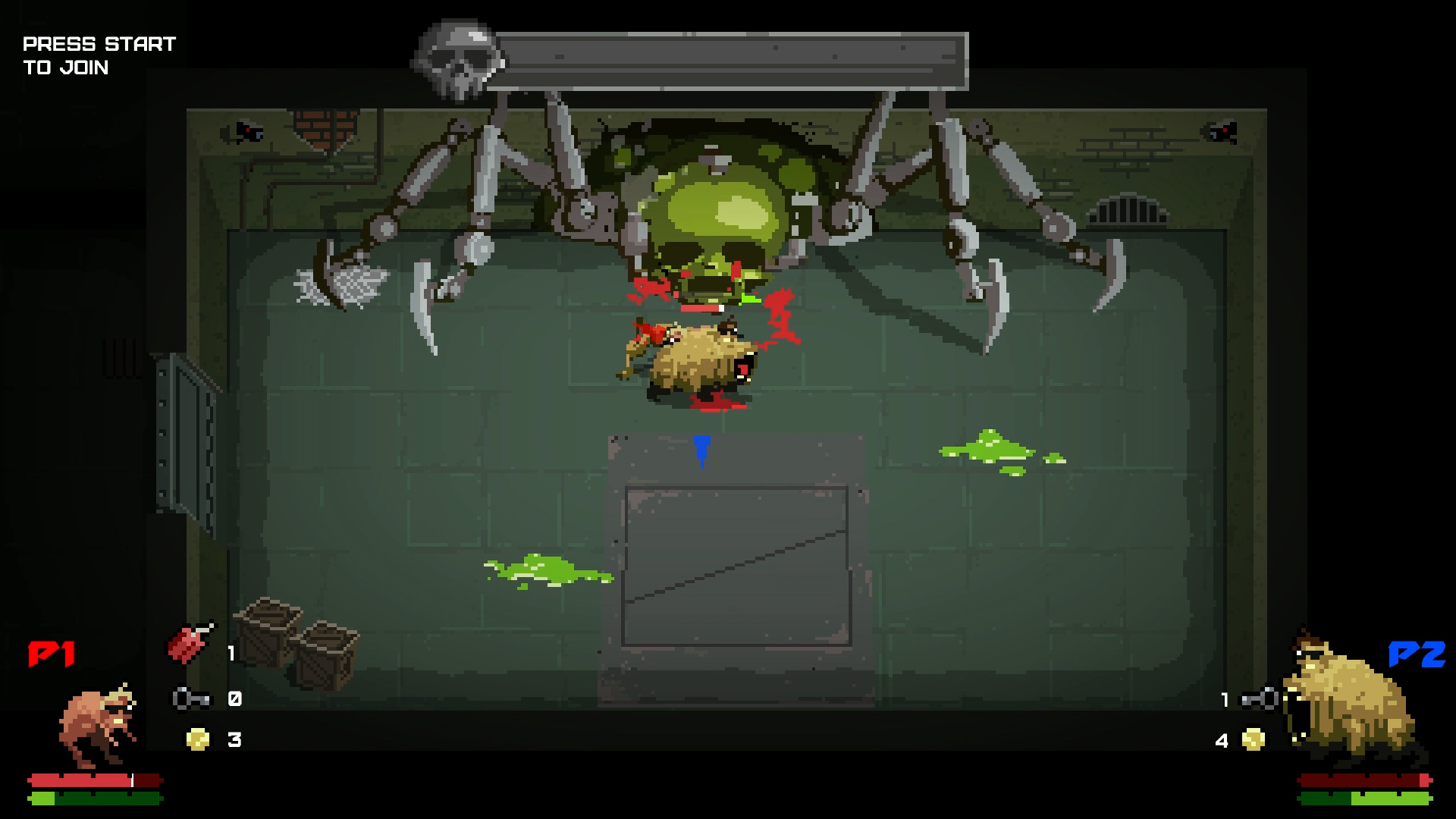Click the blue arrow marker above the floor hatch
Viewport: 1456px width, 819px height.
701,451
